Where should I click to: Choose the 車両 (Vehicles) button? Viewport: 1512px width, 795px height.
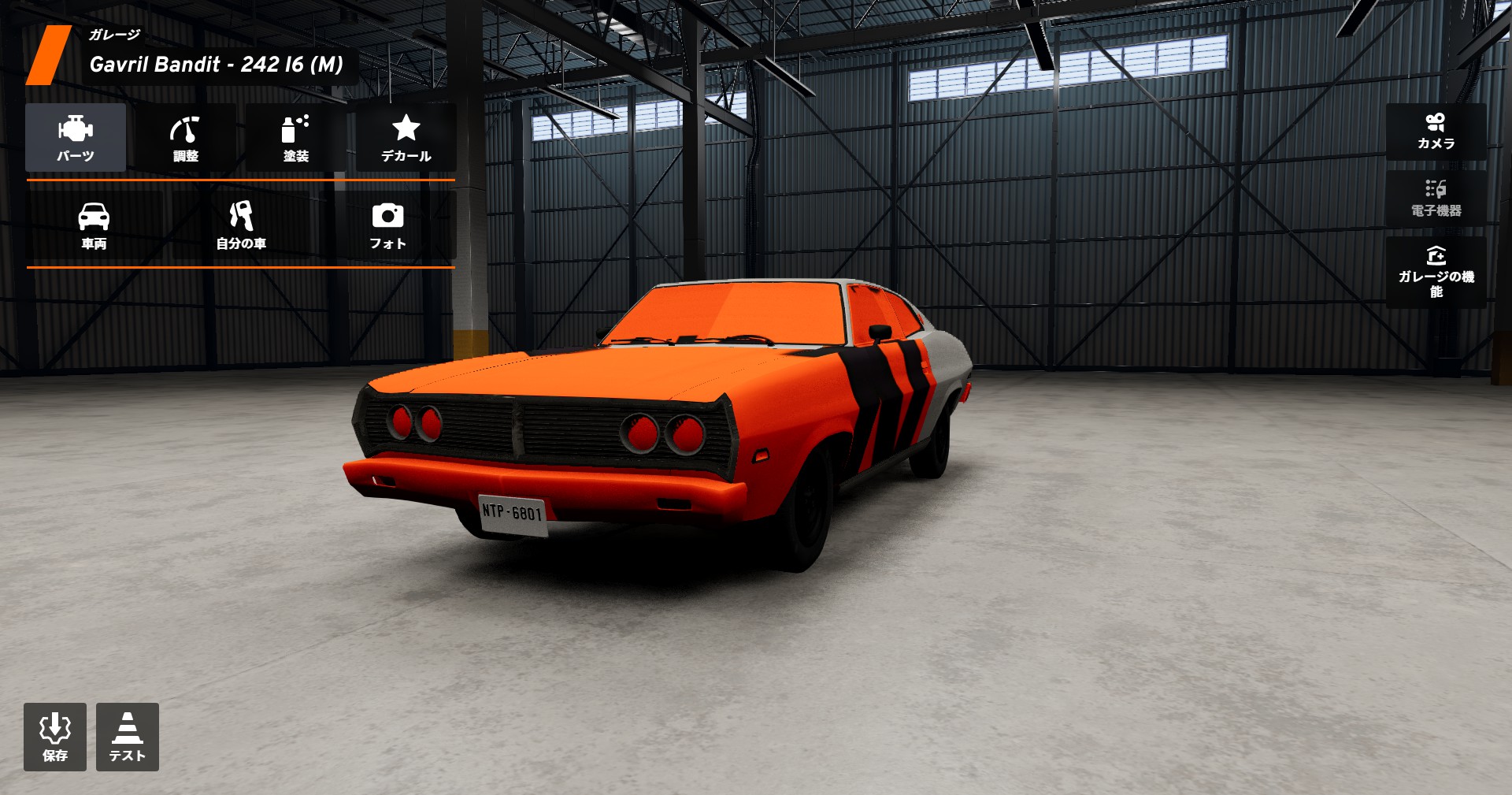pyautogui.click(x=94, y=225)
